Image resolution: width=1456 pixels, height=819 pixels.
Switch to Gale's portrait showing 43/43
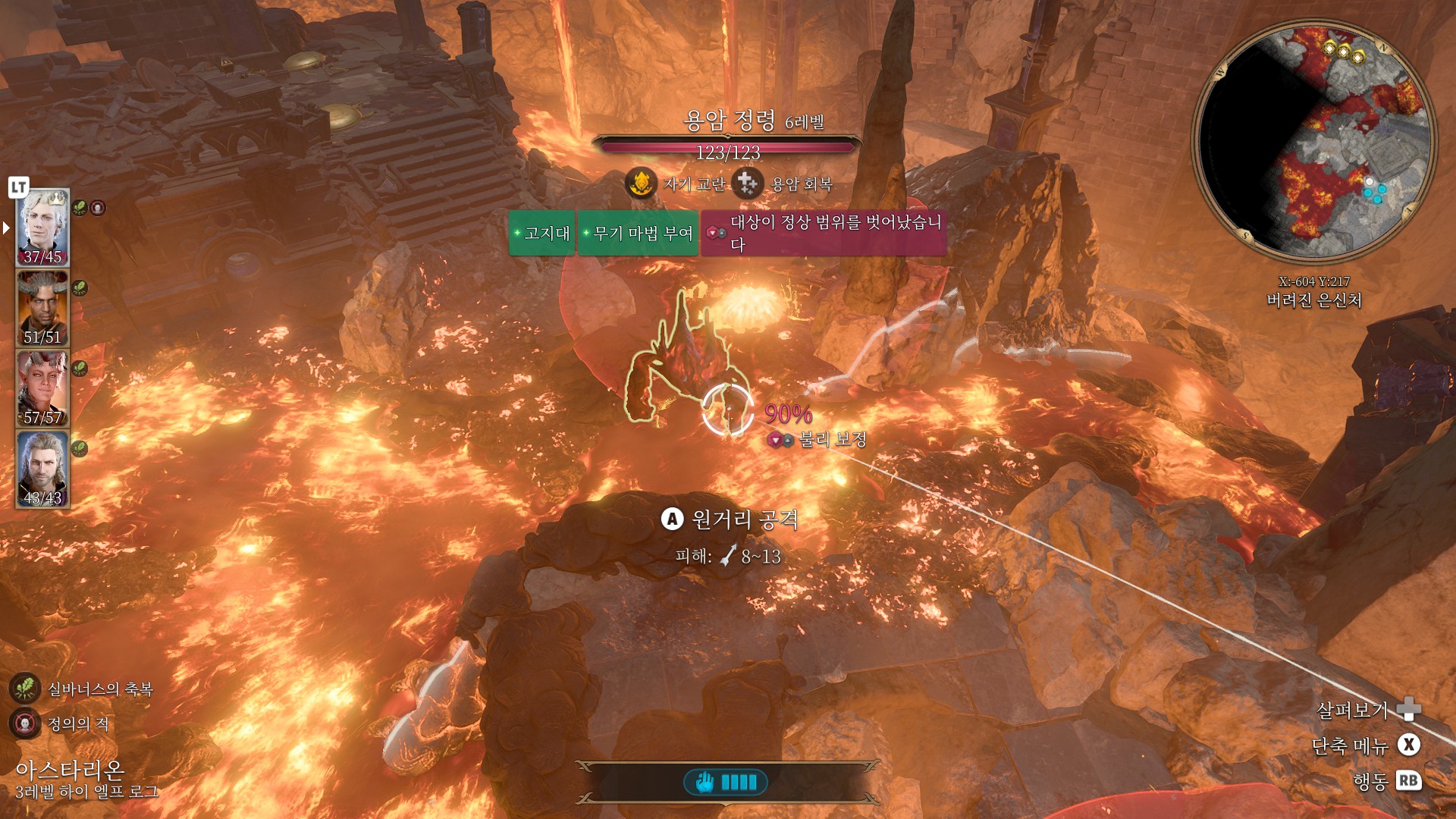click(x=42, y=469)
